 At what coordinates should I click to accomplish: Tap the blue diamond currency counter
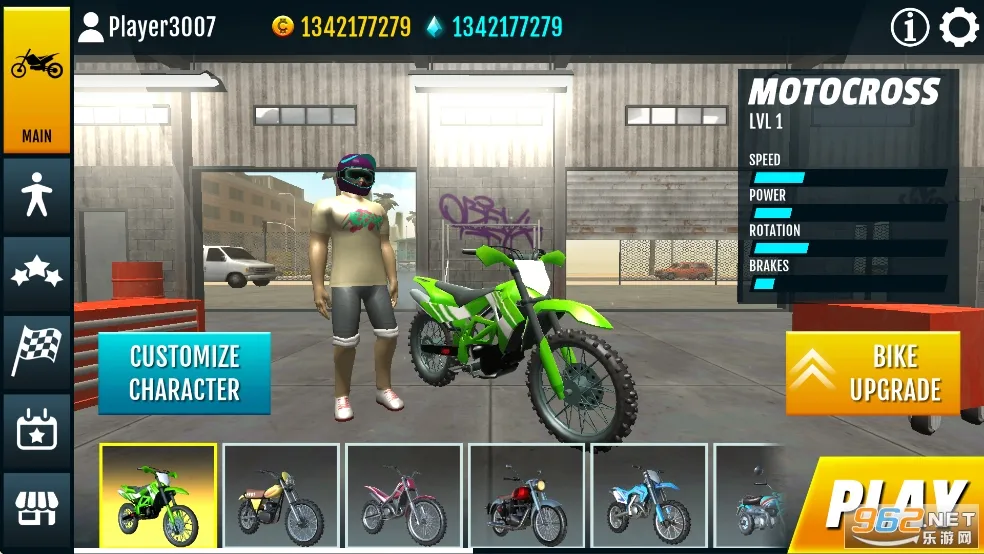coord(494,27)
